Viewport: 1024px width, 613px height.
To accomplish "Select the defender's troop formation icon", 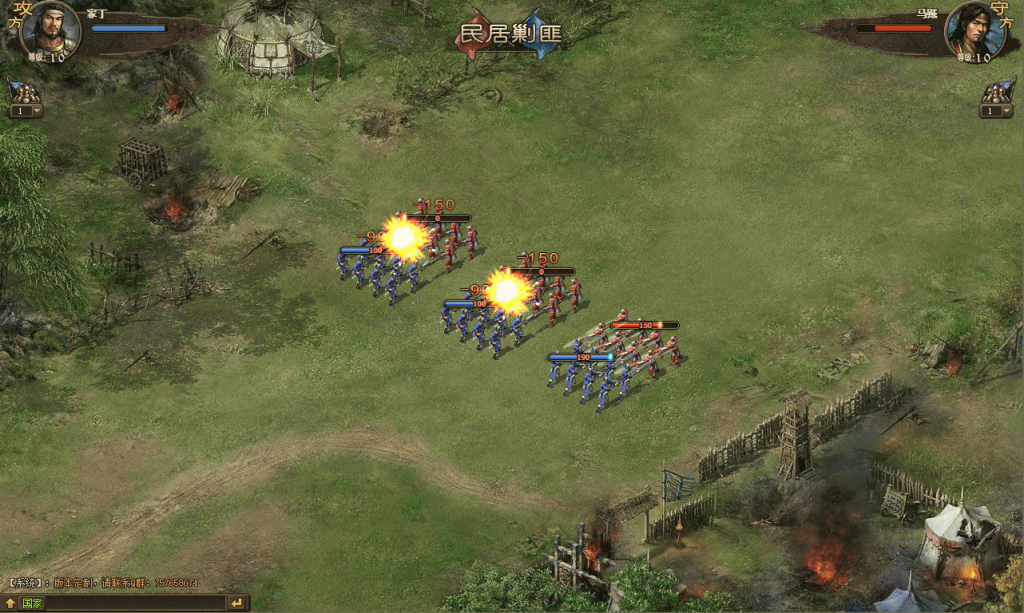I will (x=996, y=92).
